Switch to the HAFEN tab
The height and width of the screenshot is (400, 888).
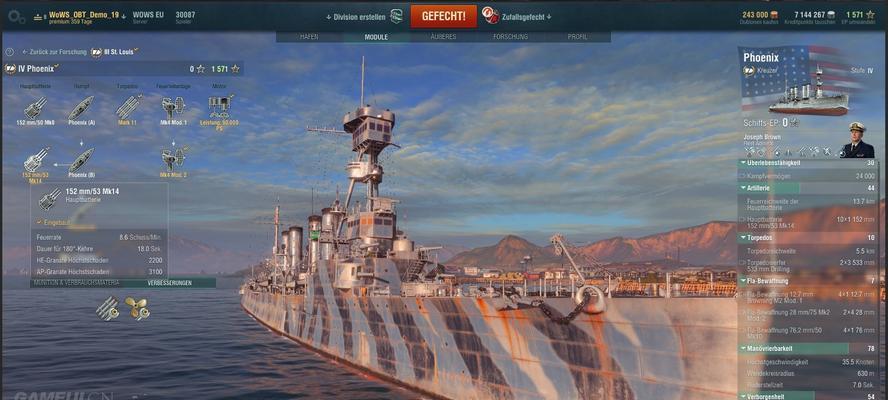(309, 37)
